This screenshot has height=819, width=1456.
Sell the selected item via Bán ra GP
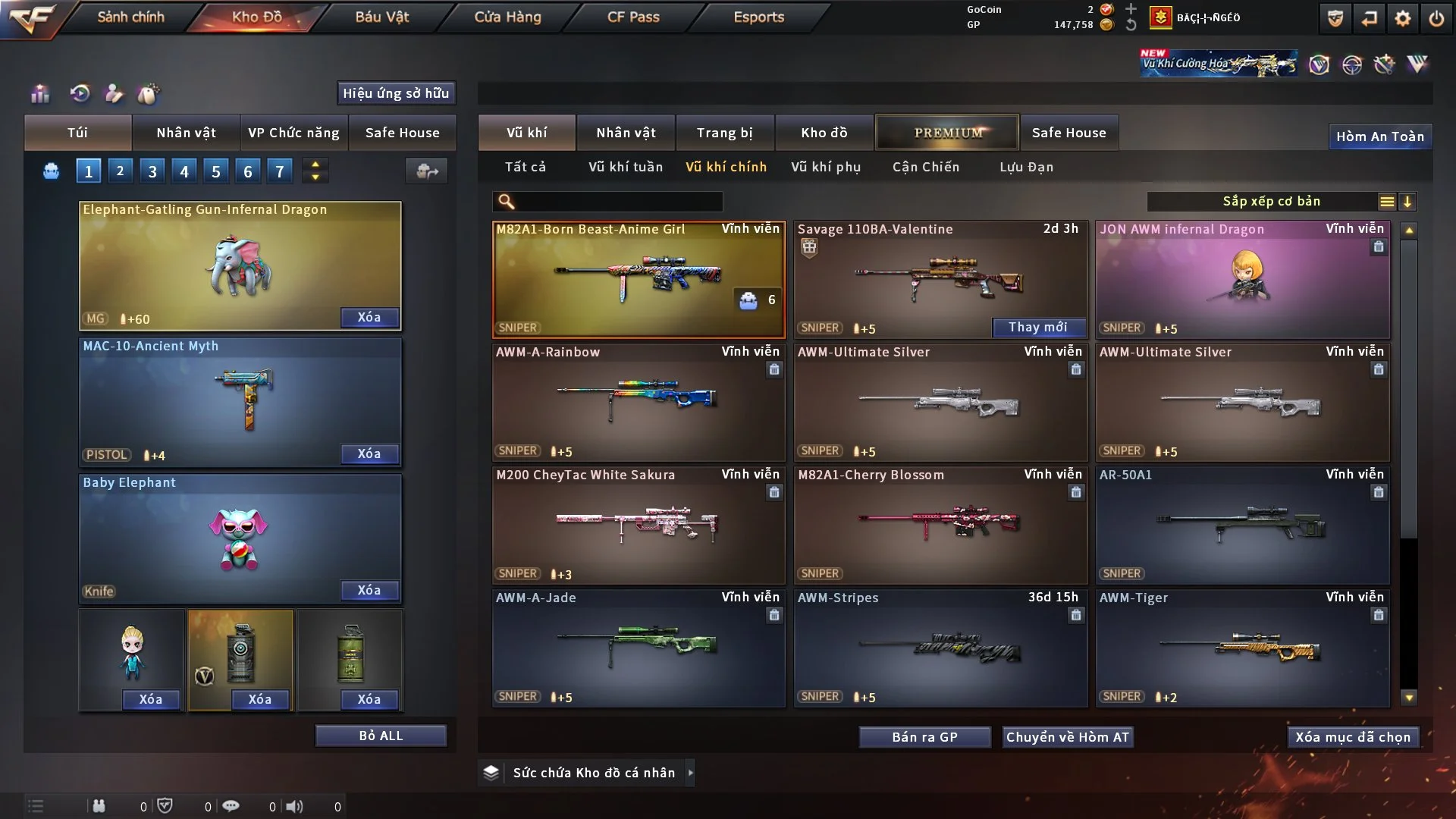[x=924, y=737]
